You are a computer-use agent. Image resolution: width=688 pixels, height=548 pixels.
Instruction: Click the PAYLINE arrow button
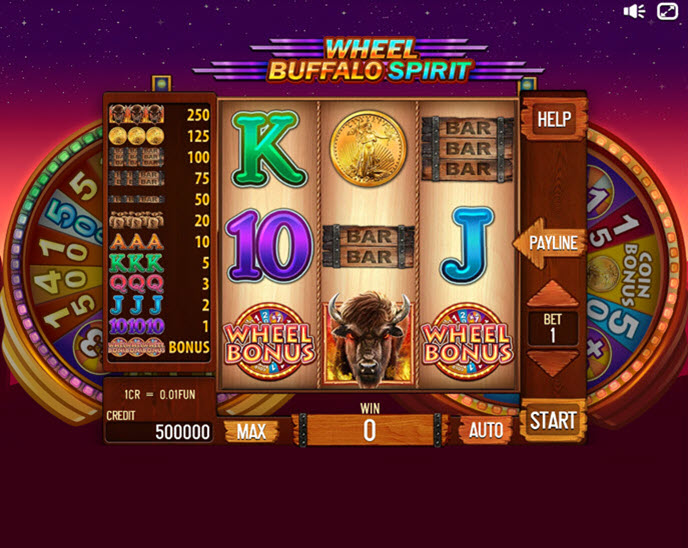(549, 243)
